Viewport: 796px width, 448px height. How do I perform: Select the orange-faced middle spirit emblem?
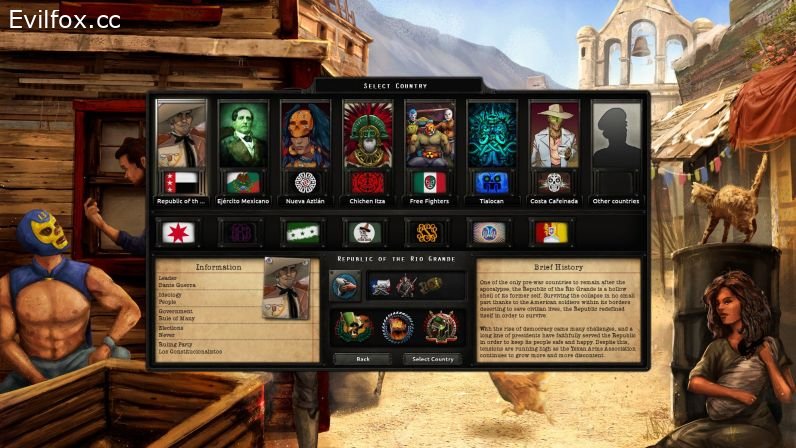pyautogui.click(x=397, y=327)
